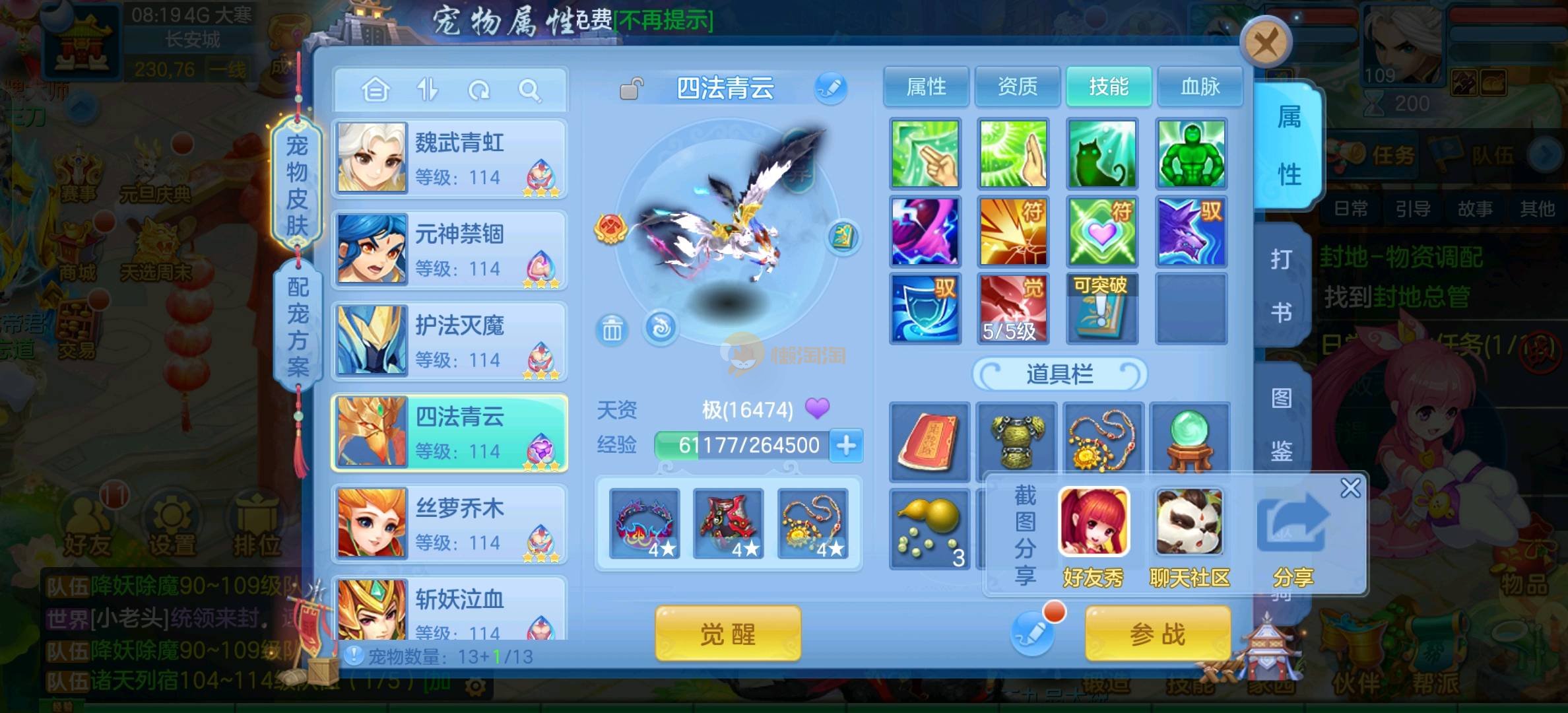This screenshot has height=713, width=1568.
Task: Close the pet attributes window
Action: [1265, 44]
